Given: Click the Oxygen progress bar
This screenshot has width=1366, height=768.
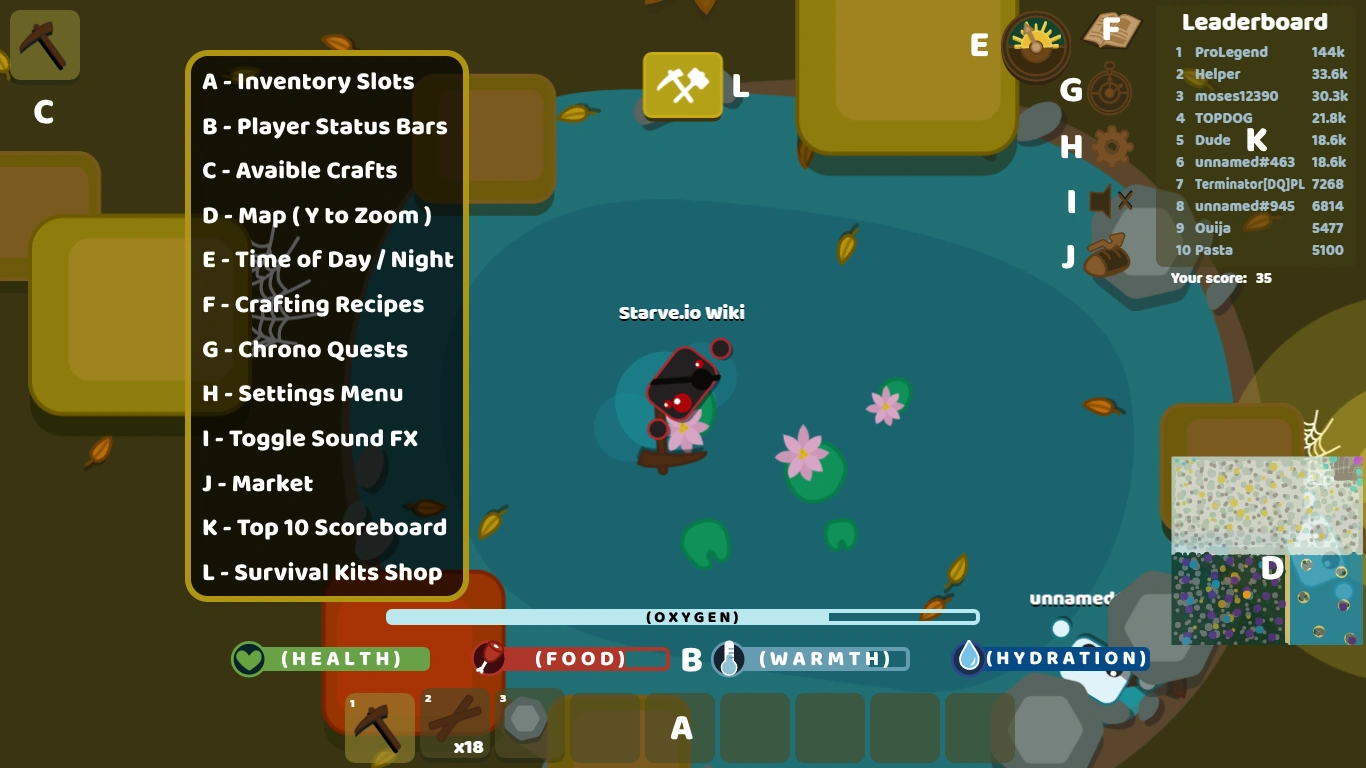Looking at the screenshot, I should click(683, 617).
